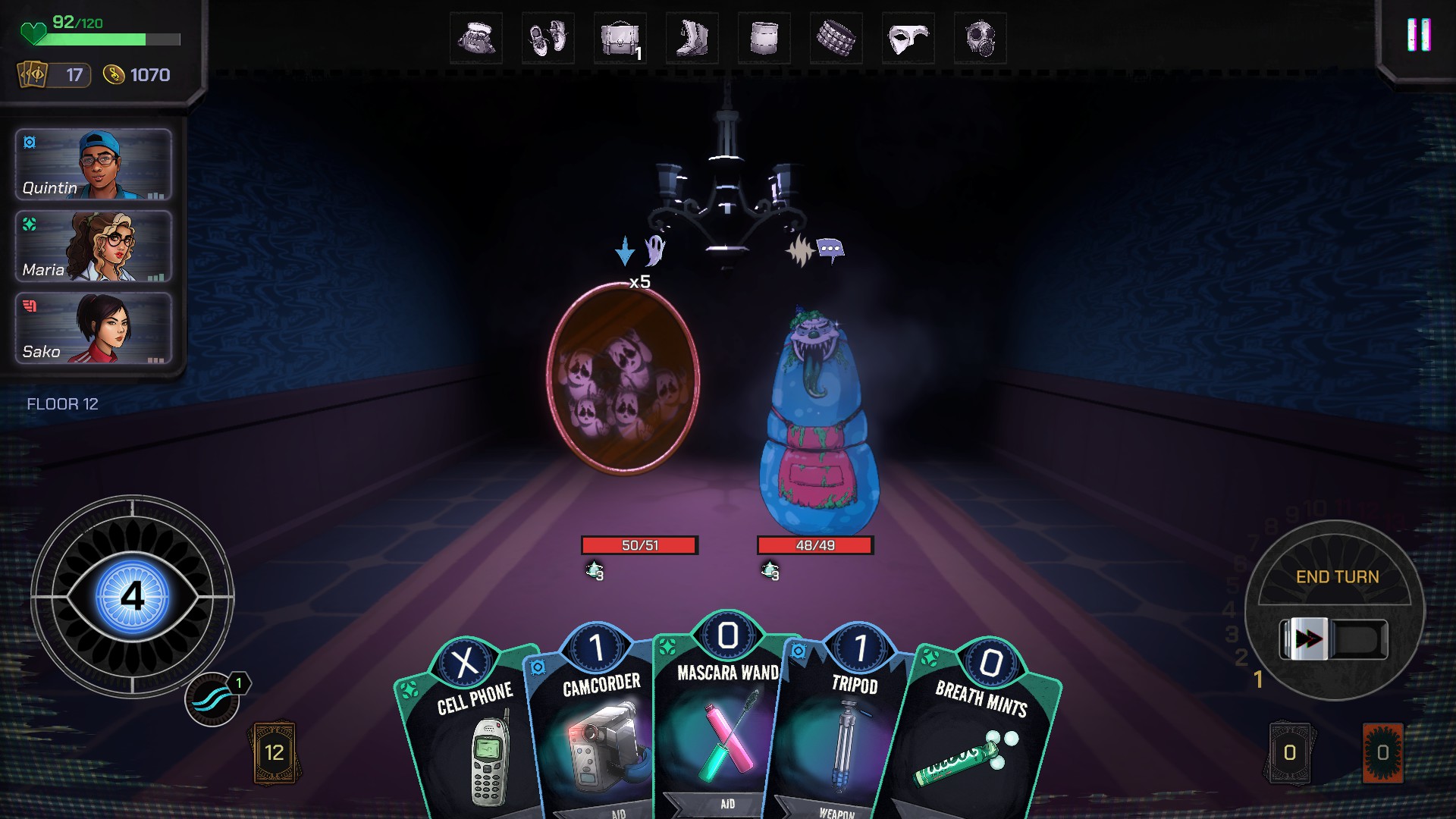
Task: Click the sneakers equipment icon
Action: (x=550, y=38)
